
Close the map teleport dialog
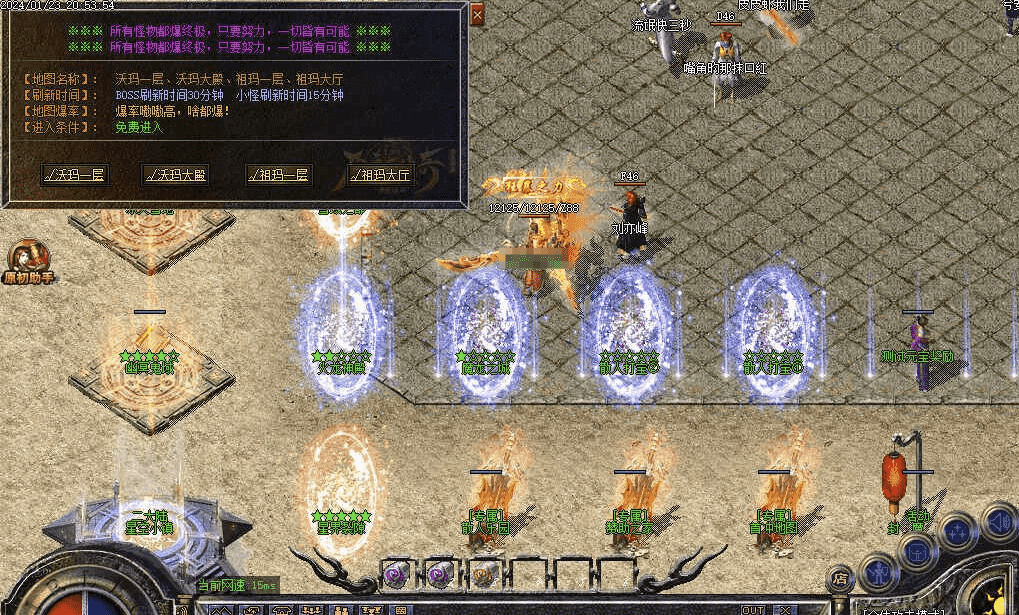[x=477, y=15]
